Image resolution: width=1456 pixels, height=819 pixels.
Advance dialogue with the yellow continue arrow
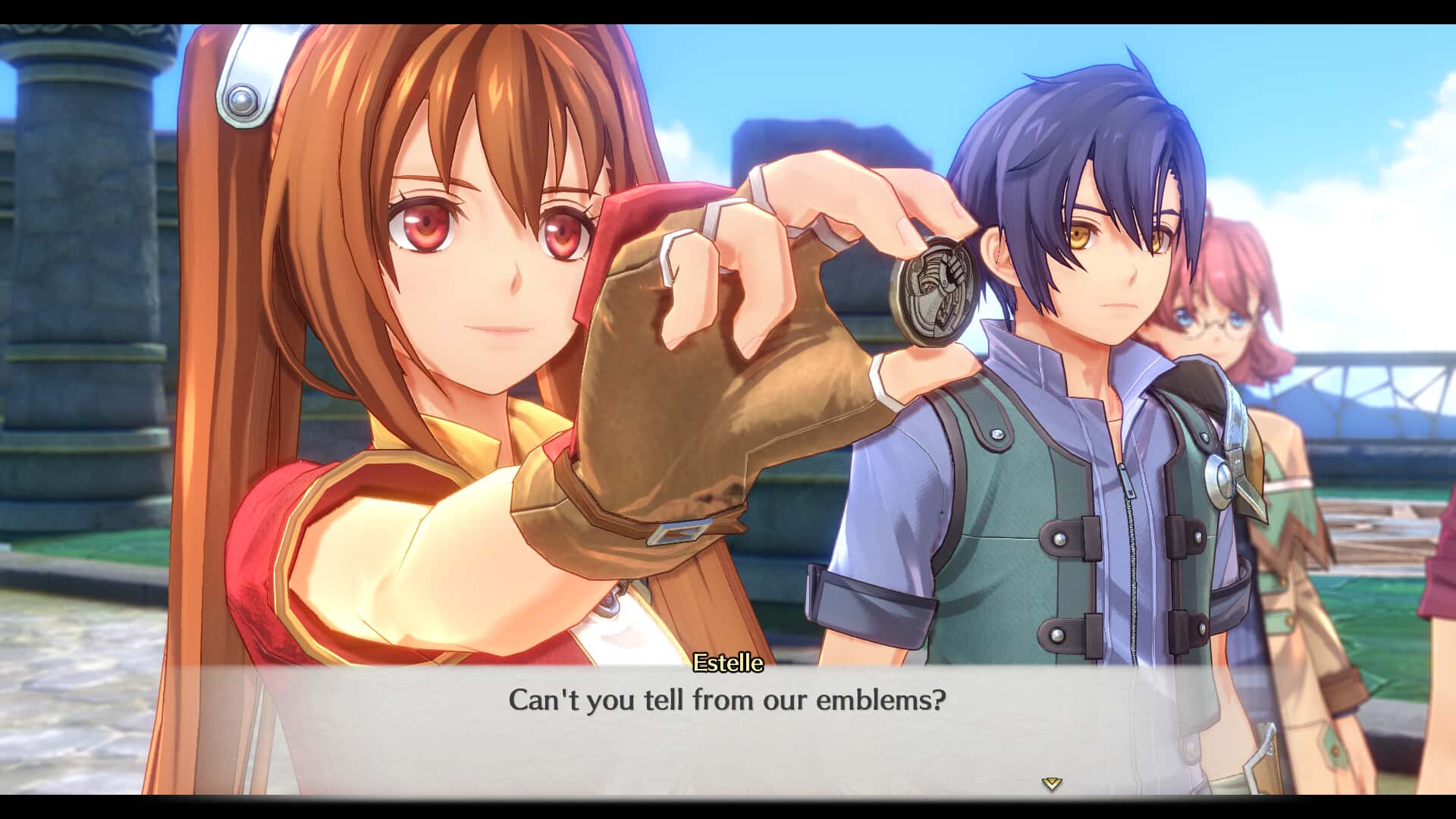click(x=1051, y=784)
